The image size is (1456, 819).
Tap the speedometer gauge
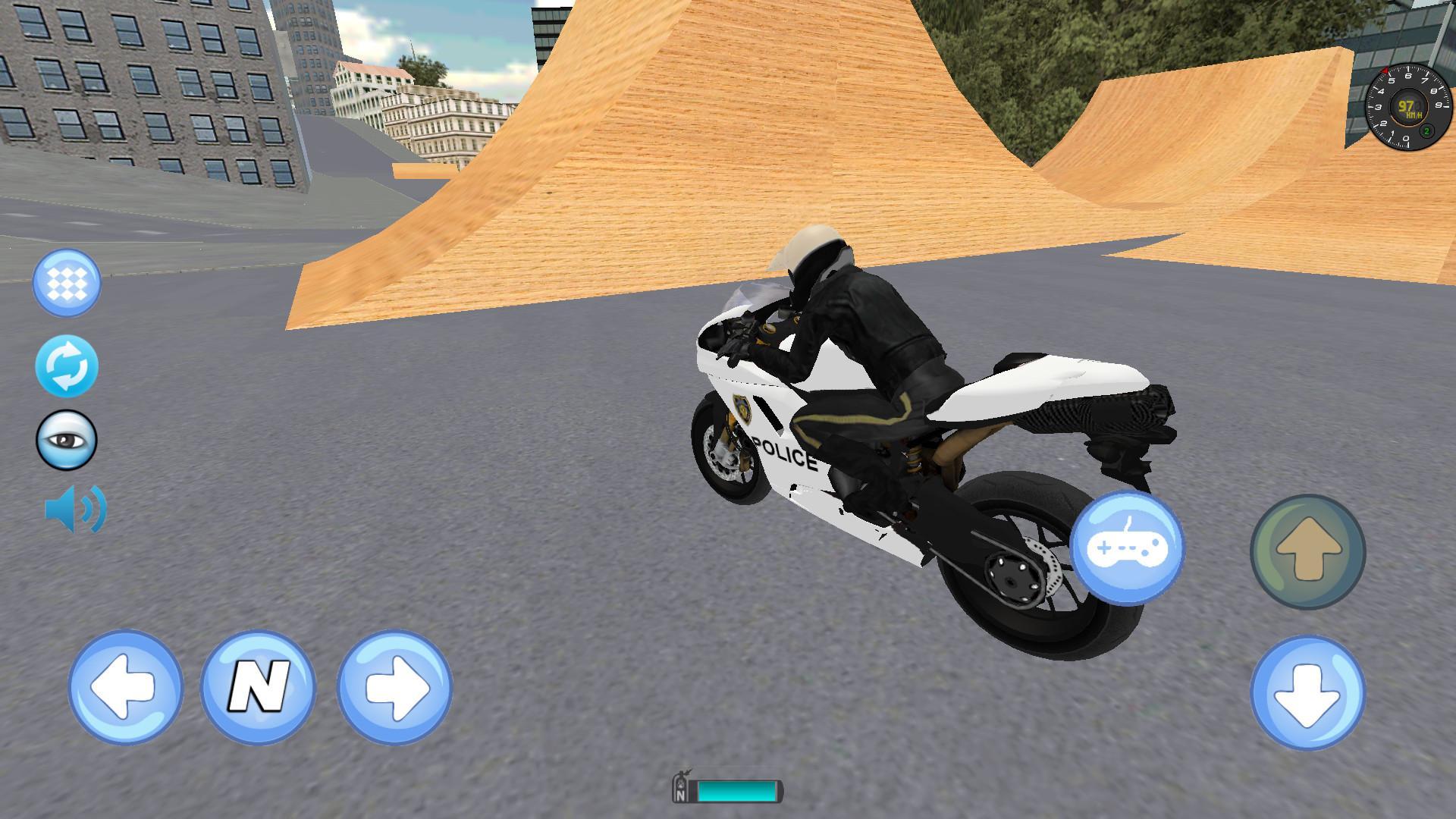pos(1407,106)
